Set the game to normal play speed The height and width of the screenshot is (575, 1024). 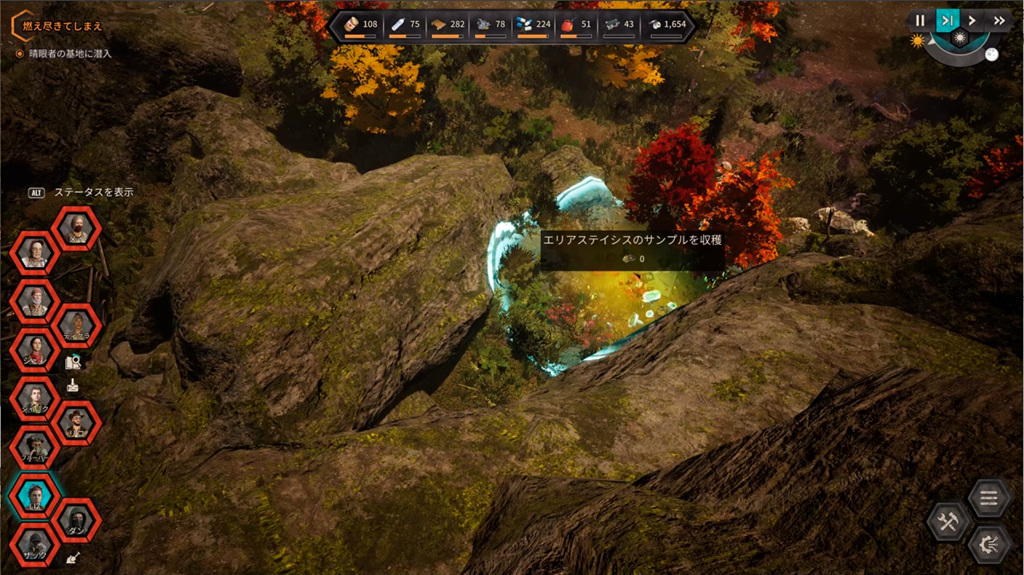pos(972,20)
